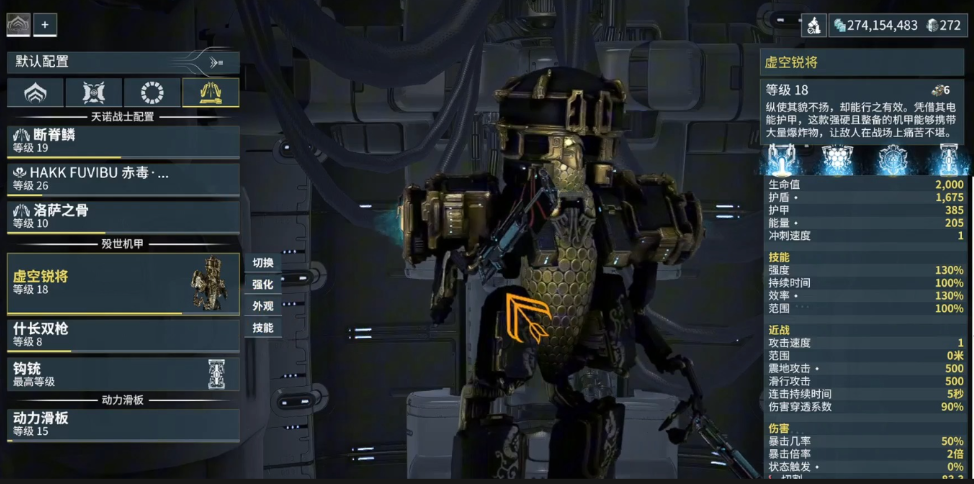Image resolution: width=974 pixels, height=484 pixels.
Task: Click the plus button at top left
Action: [45, 25]
